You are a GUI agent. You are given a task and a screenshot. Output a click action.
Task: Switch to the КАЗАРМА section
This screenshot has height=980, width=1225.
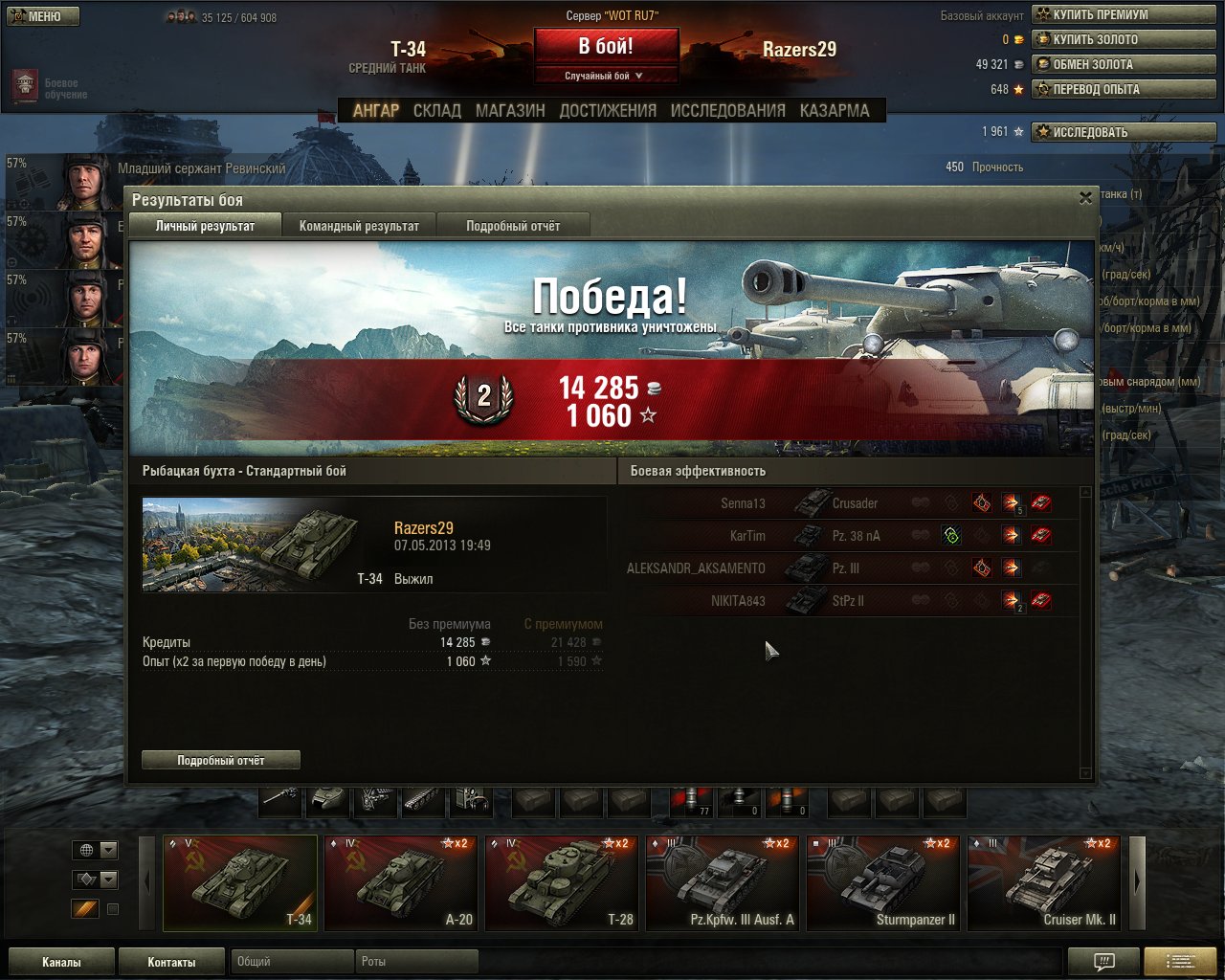pyautogui.click(x=835, y=111)
